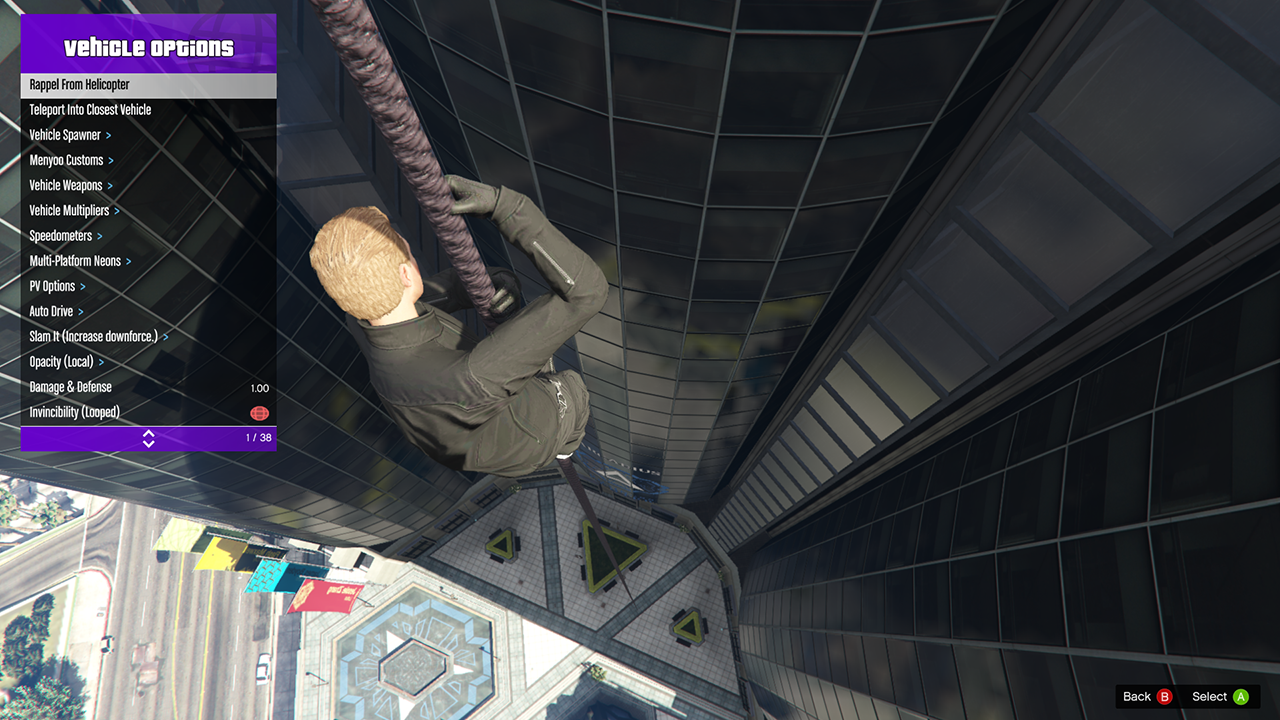
Task: Open Vehicle Multipliers submenu
Action: tap(148, 211)
